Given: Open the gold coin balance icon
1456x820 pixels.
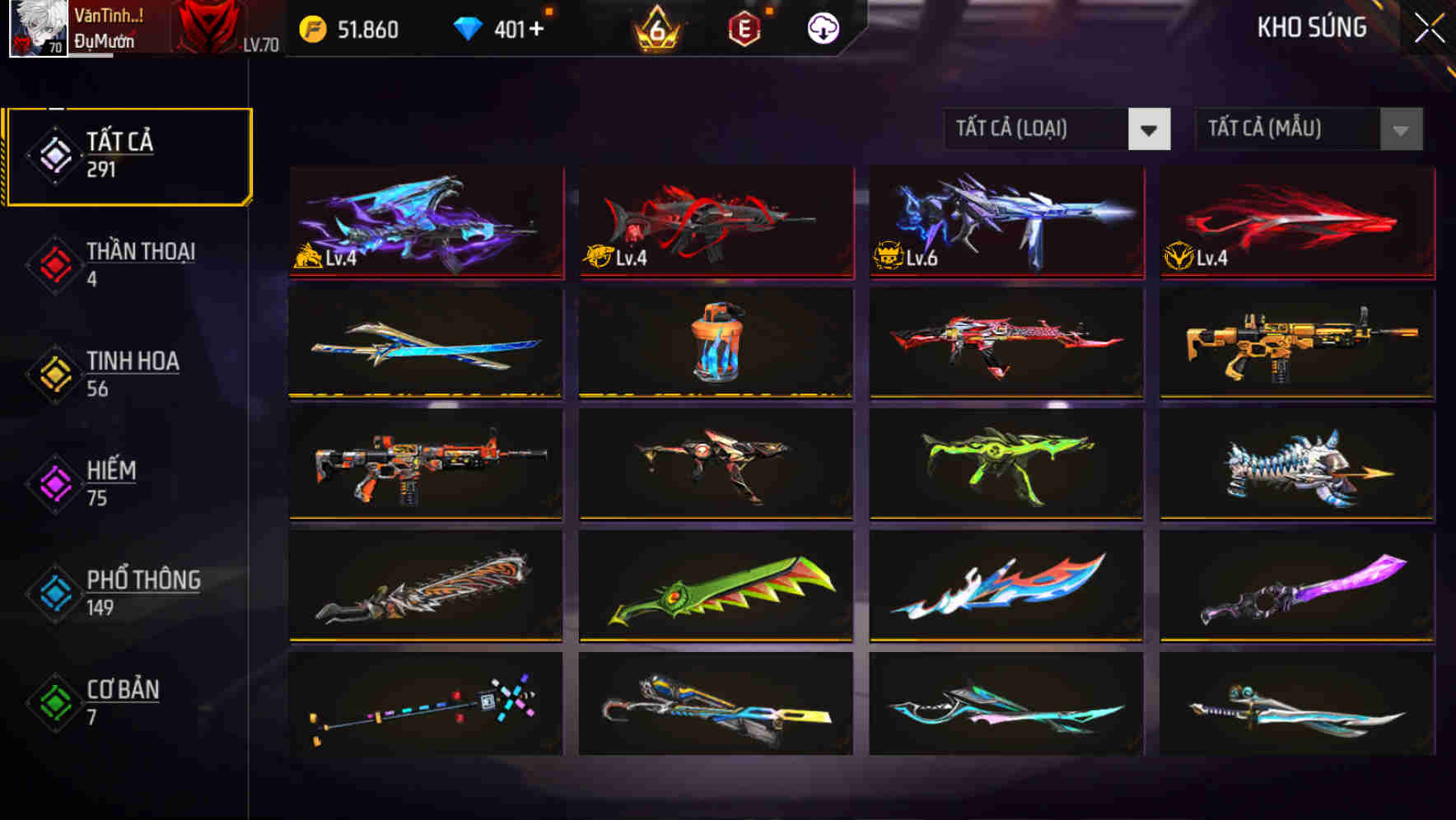Looking at the screenshot, I should coord(310,28).
